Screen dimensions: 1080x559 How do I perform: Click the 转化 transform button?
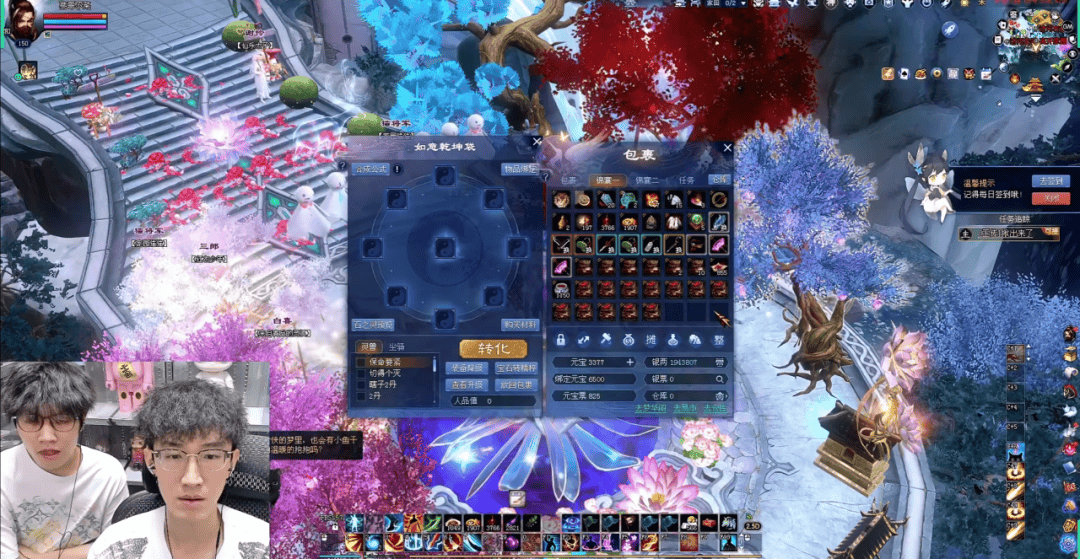pos(493,348)
